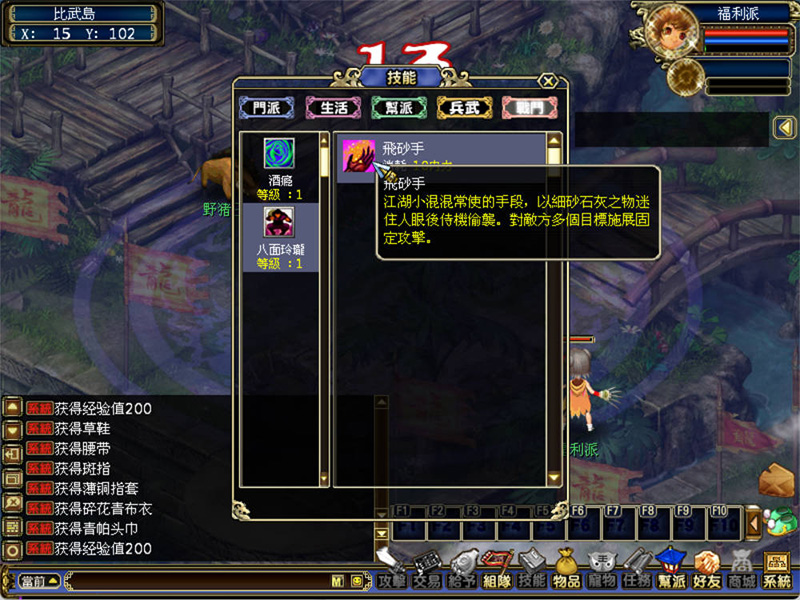This screenshot has width=800, height=600.
Task: Open the 物品 inventory bag
Action: (x=567, y=580)
